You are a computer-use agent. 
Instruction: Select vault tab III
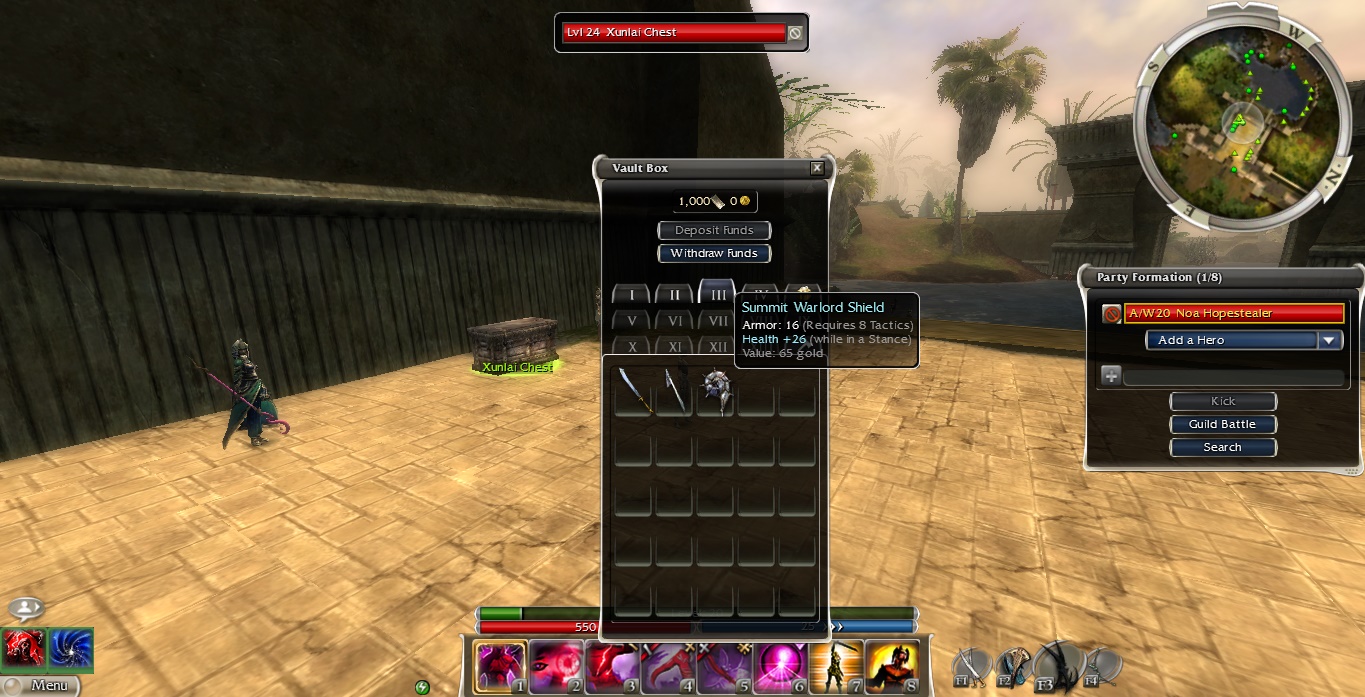[x=717, y=294]
